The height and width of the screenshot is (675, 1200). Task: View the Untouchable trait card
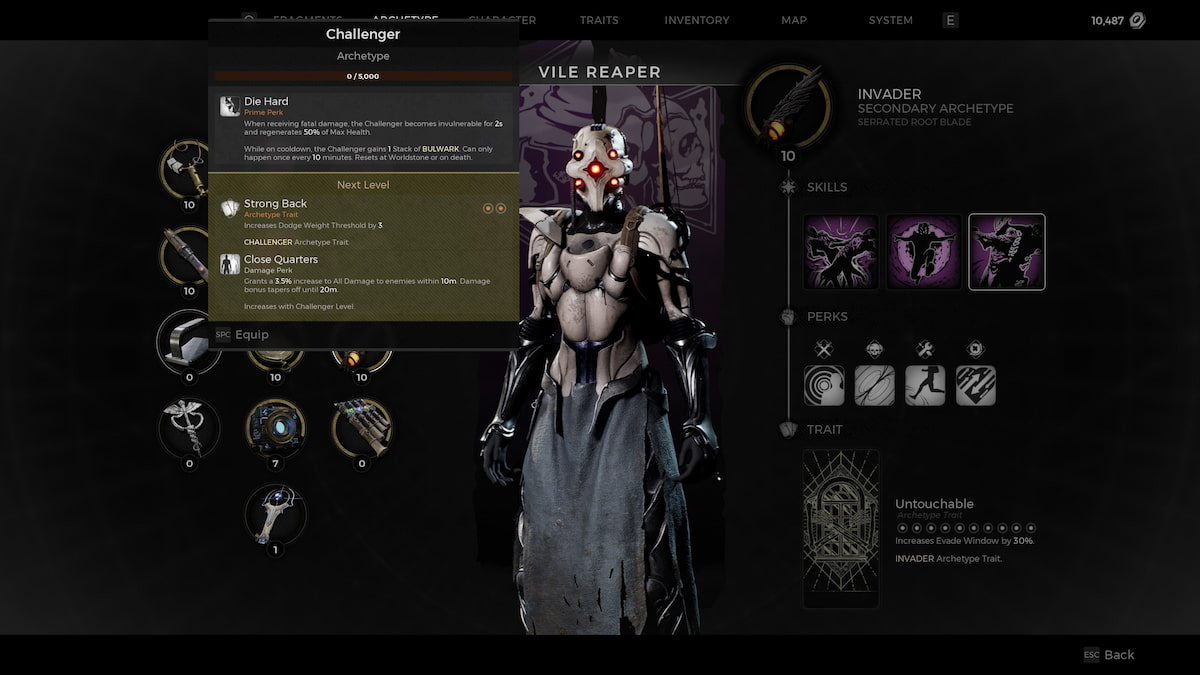[x=841, y=528]
